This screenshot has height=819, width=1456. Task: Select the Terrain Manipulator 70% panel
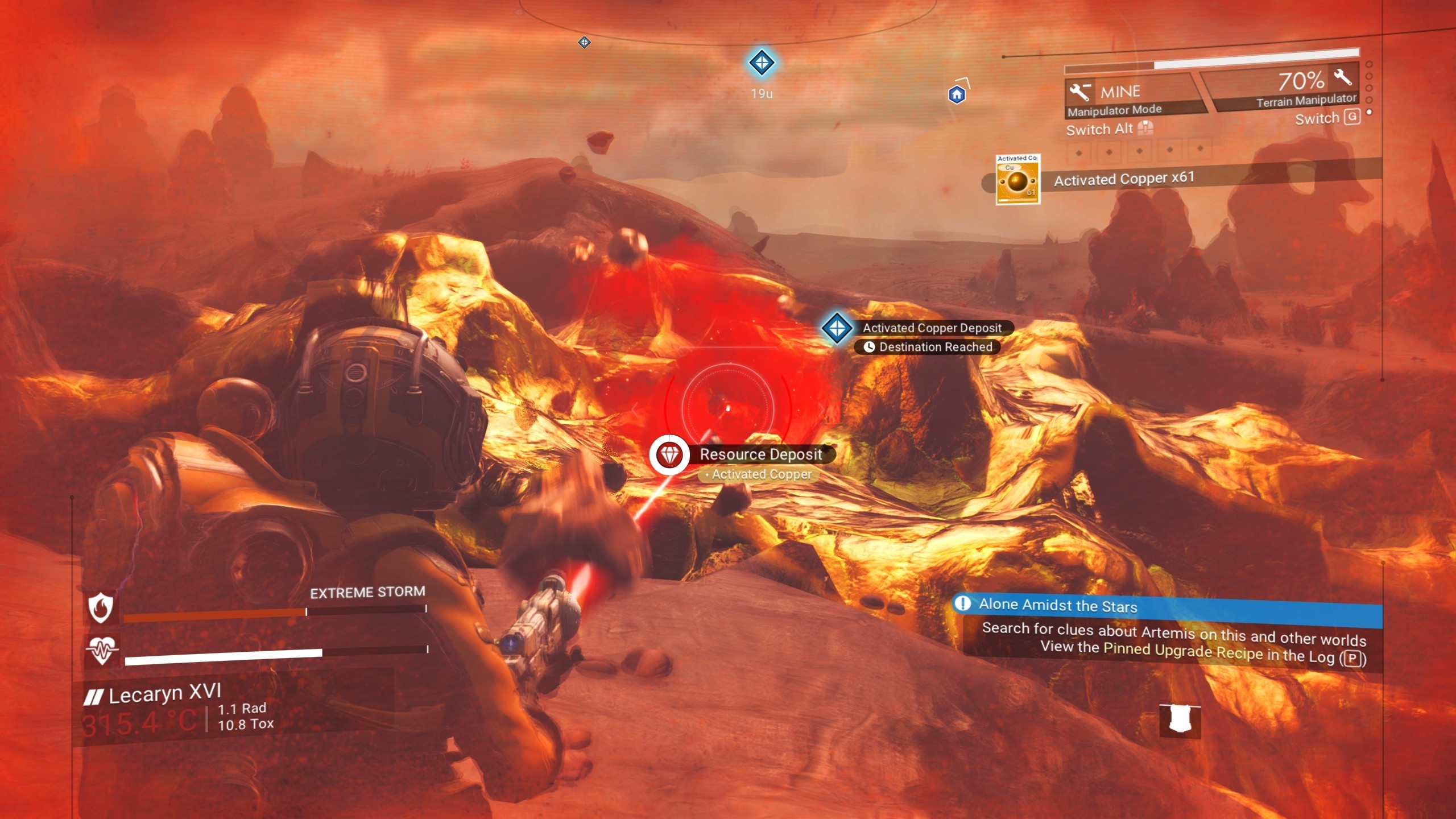pyautogui.click(x=1291, y=88)
